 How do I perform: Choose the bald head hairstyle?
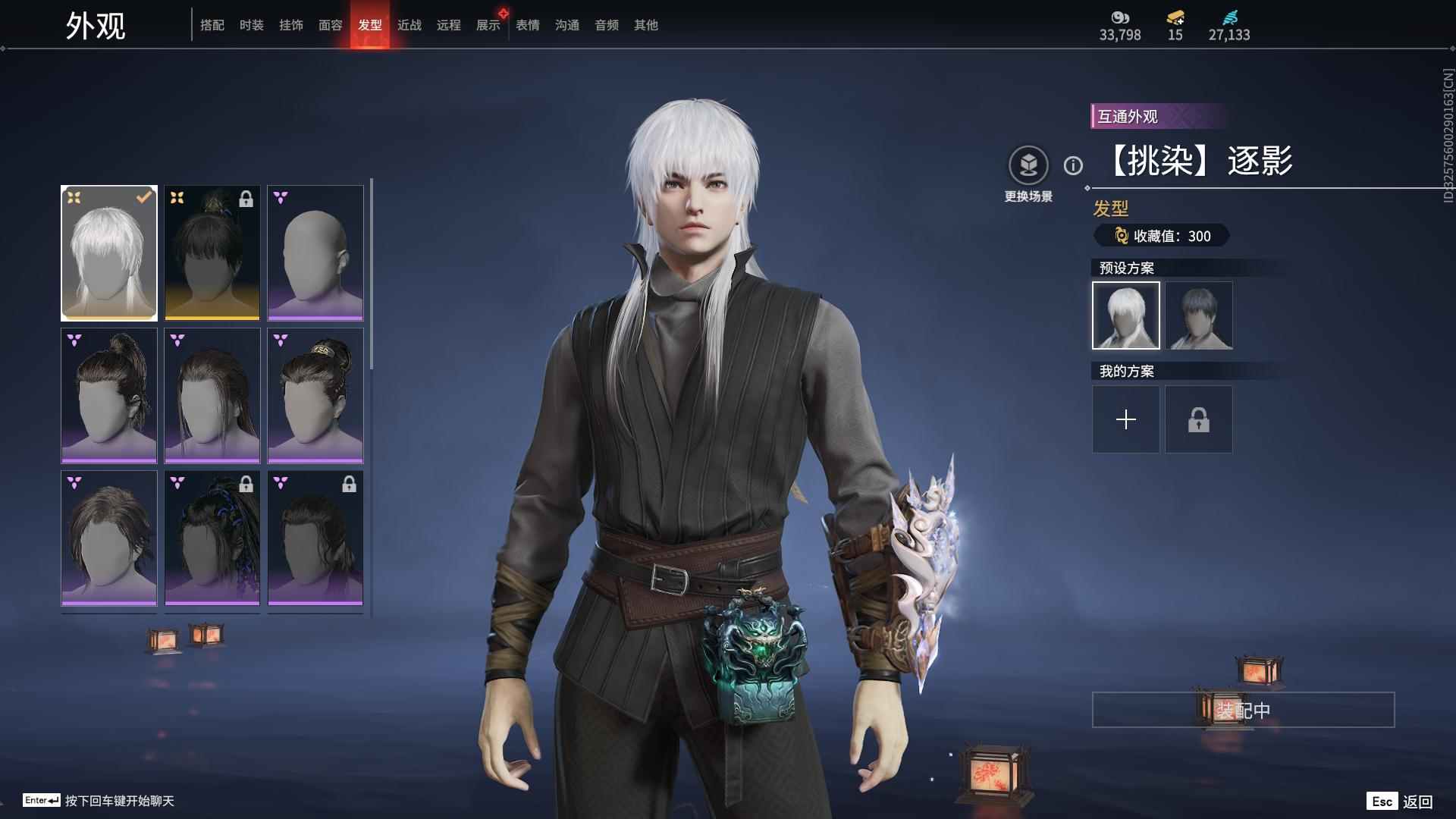[315, 253]
